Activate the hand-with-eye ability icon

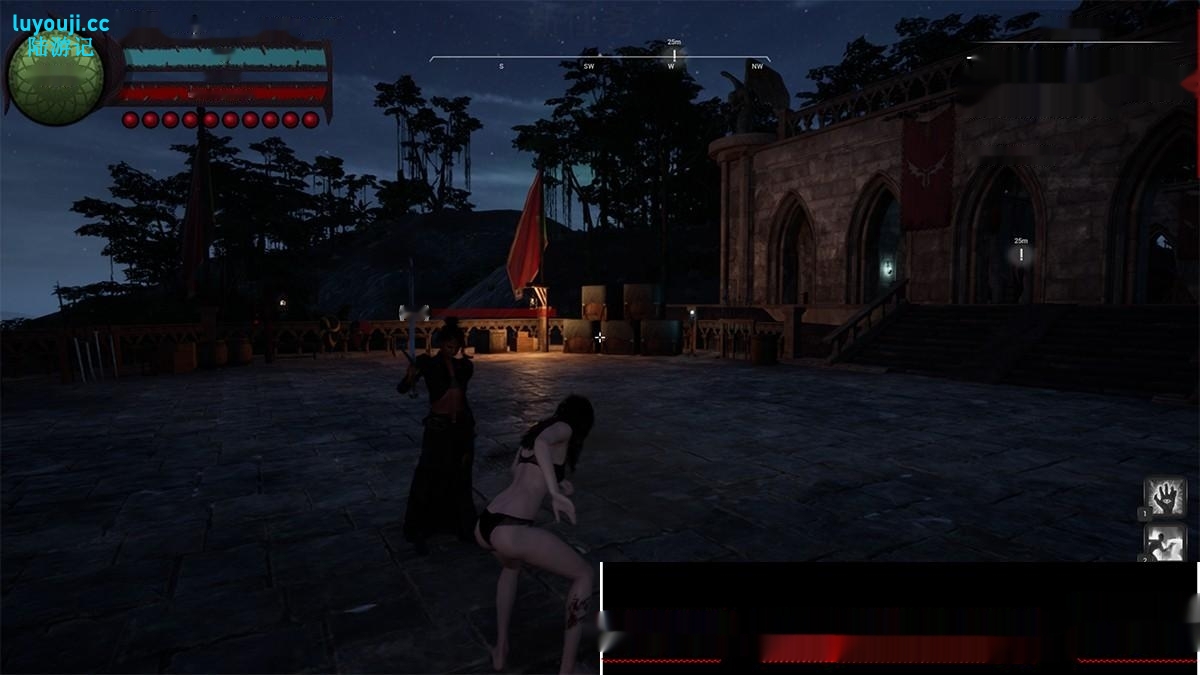click(1165, 497)
